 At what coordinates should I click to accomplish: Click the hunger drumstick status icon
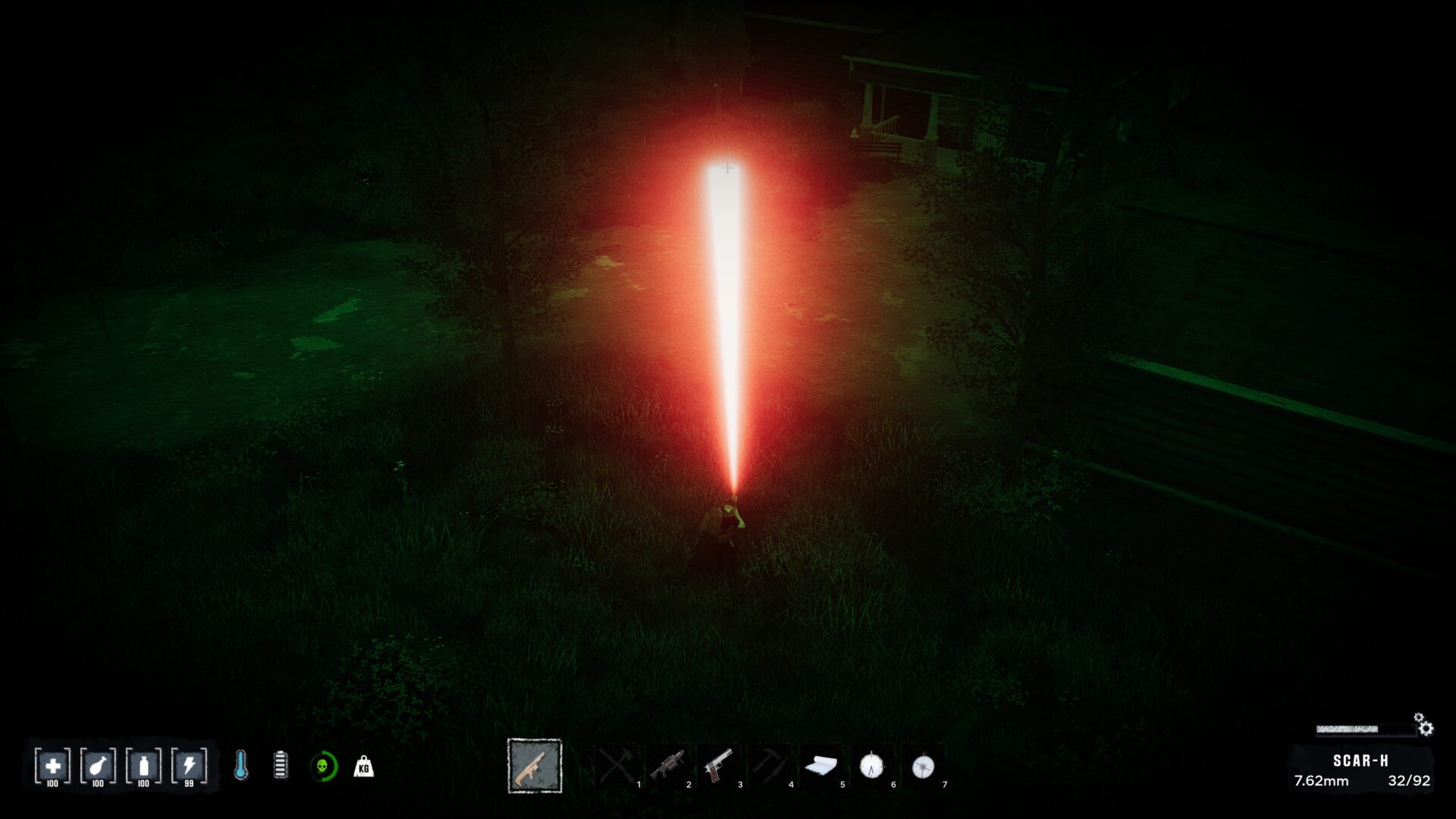98,766
